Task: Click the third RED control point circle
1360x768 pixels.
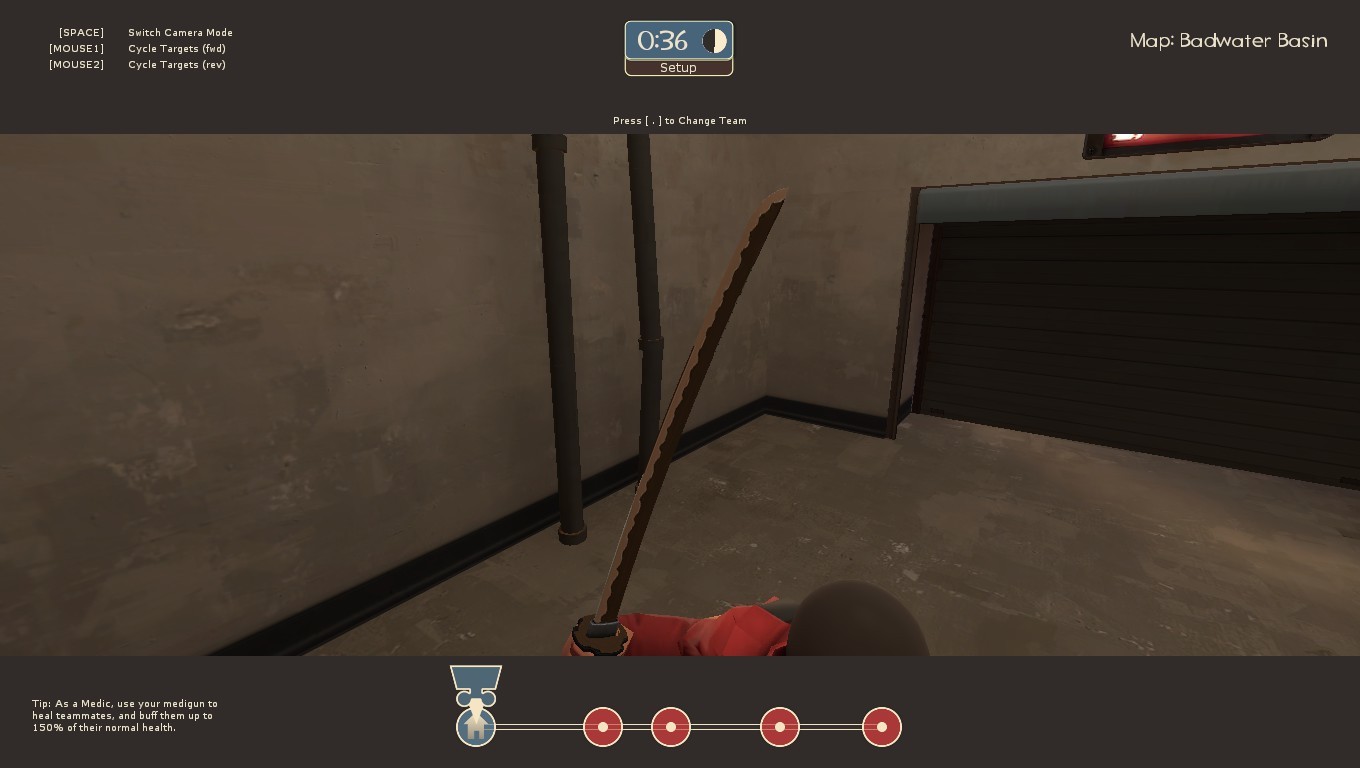Action: coord(779,727)
